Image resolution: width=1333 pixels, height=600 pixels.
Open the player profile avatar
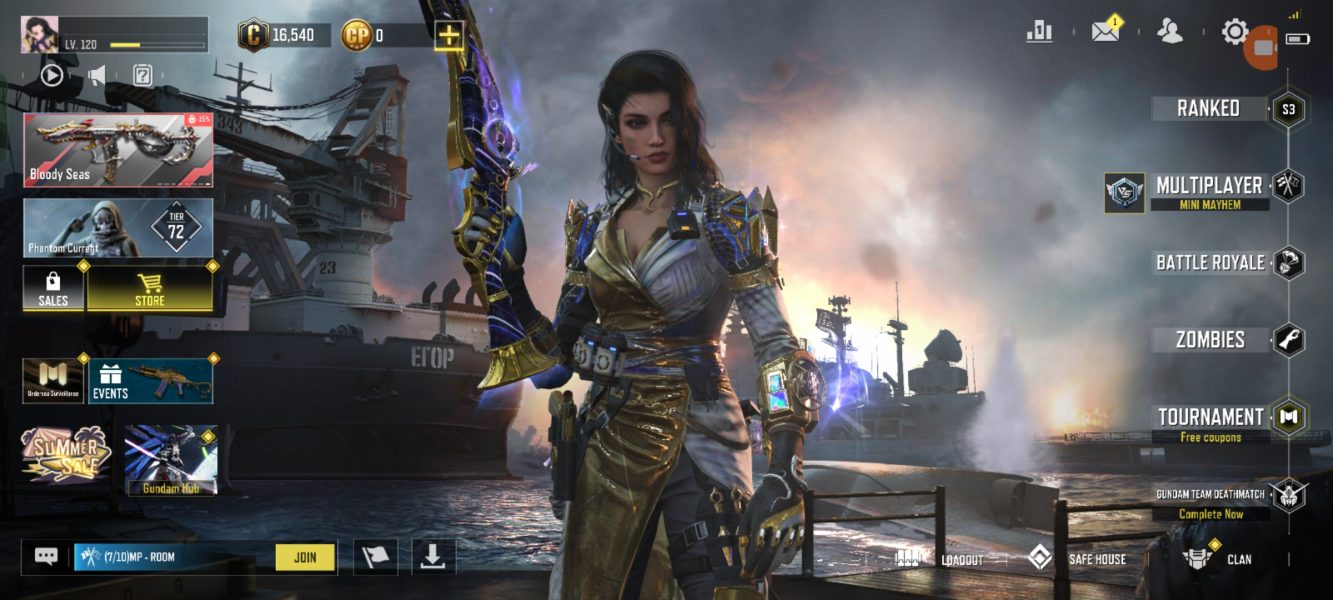click(x=40, y=35)
